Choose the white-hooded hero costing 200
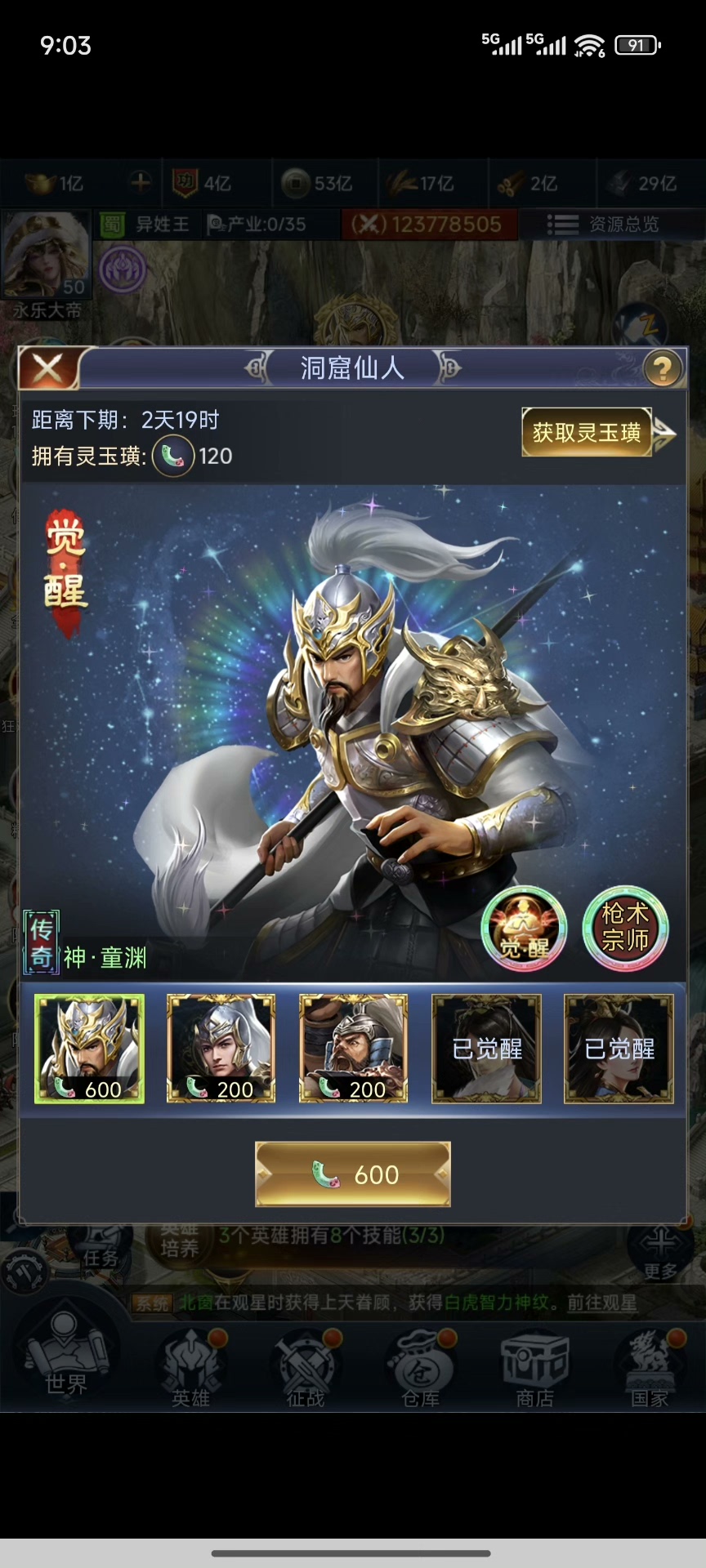Screen dimensions: 706x1568 (221, 1049)
